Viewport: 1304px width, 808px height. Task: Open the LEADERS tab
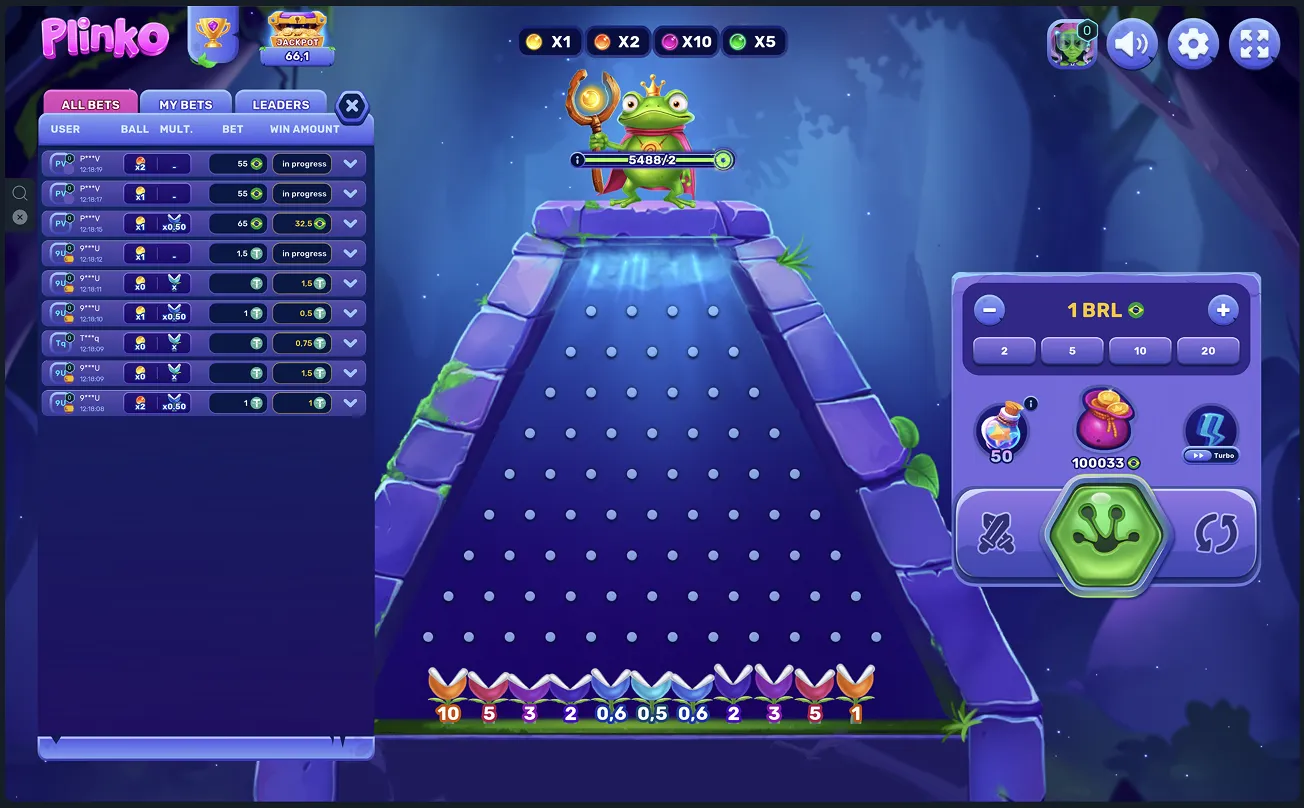point(281,104)
